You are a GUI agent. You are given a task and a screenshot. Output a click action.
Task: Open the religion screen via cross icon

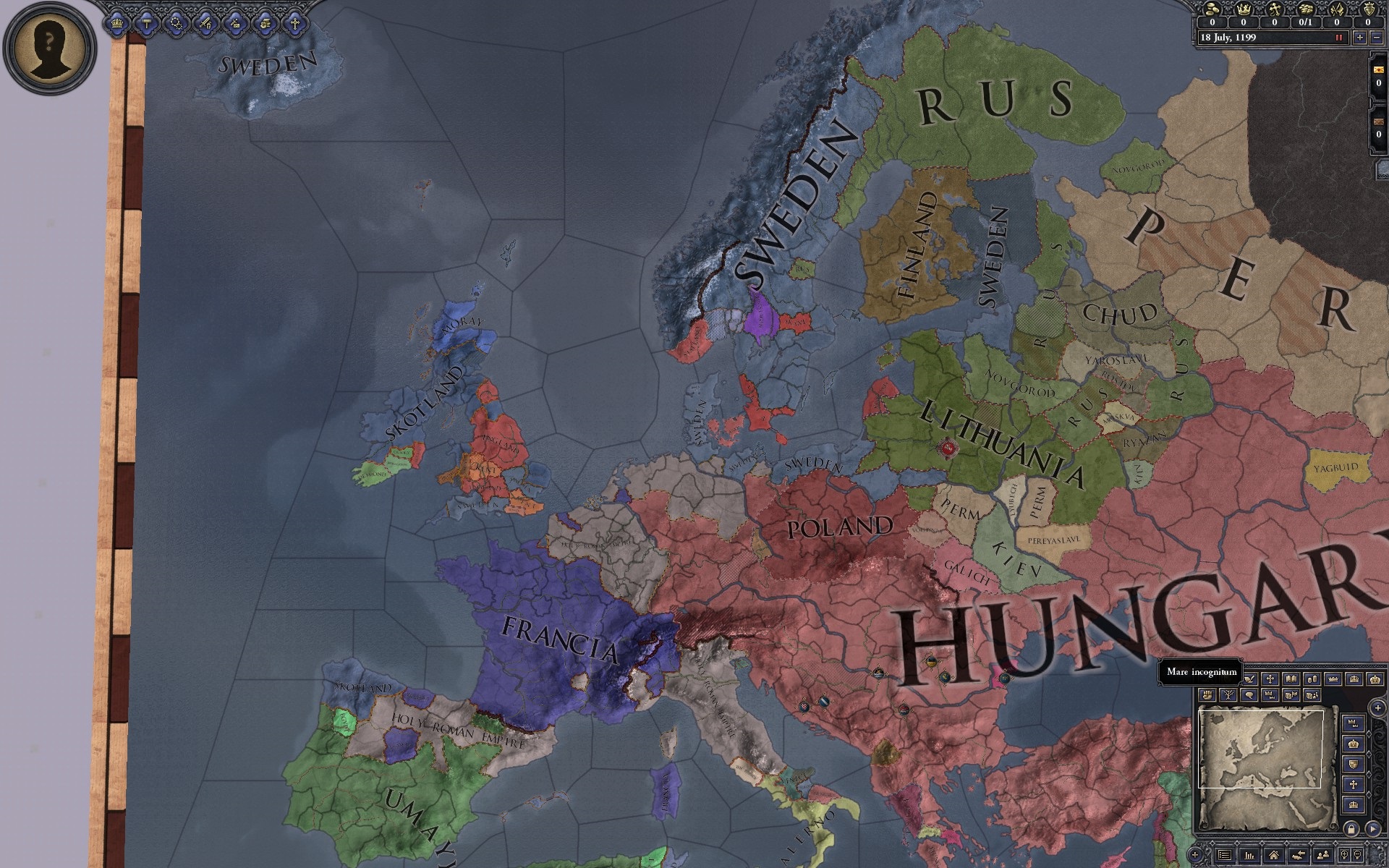coord(294,24)
